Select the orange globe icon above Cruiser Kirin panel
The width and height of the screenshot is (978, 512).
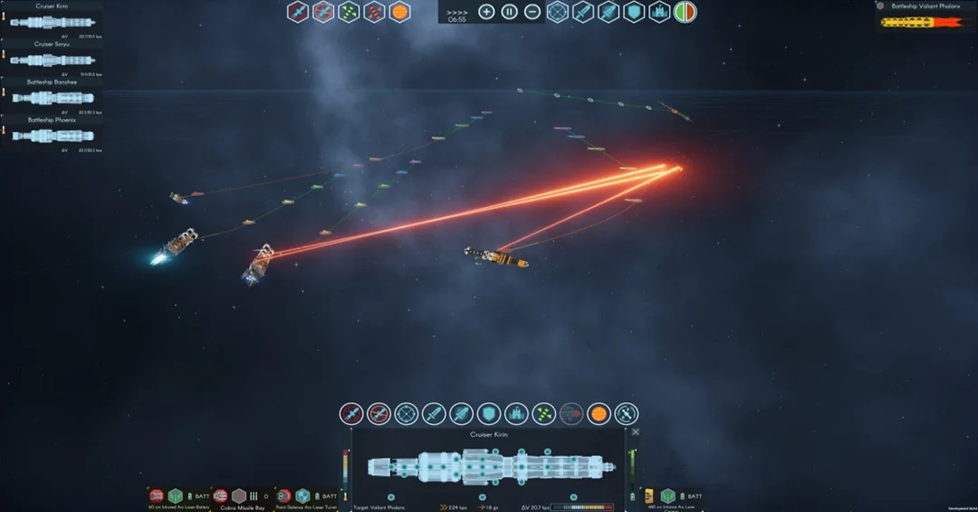coord(598,413)
